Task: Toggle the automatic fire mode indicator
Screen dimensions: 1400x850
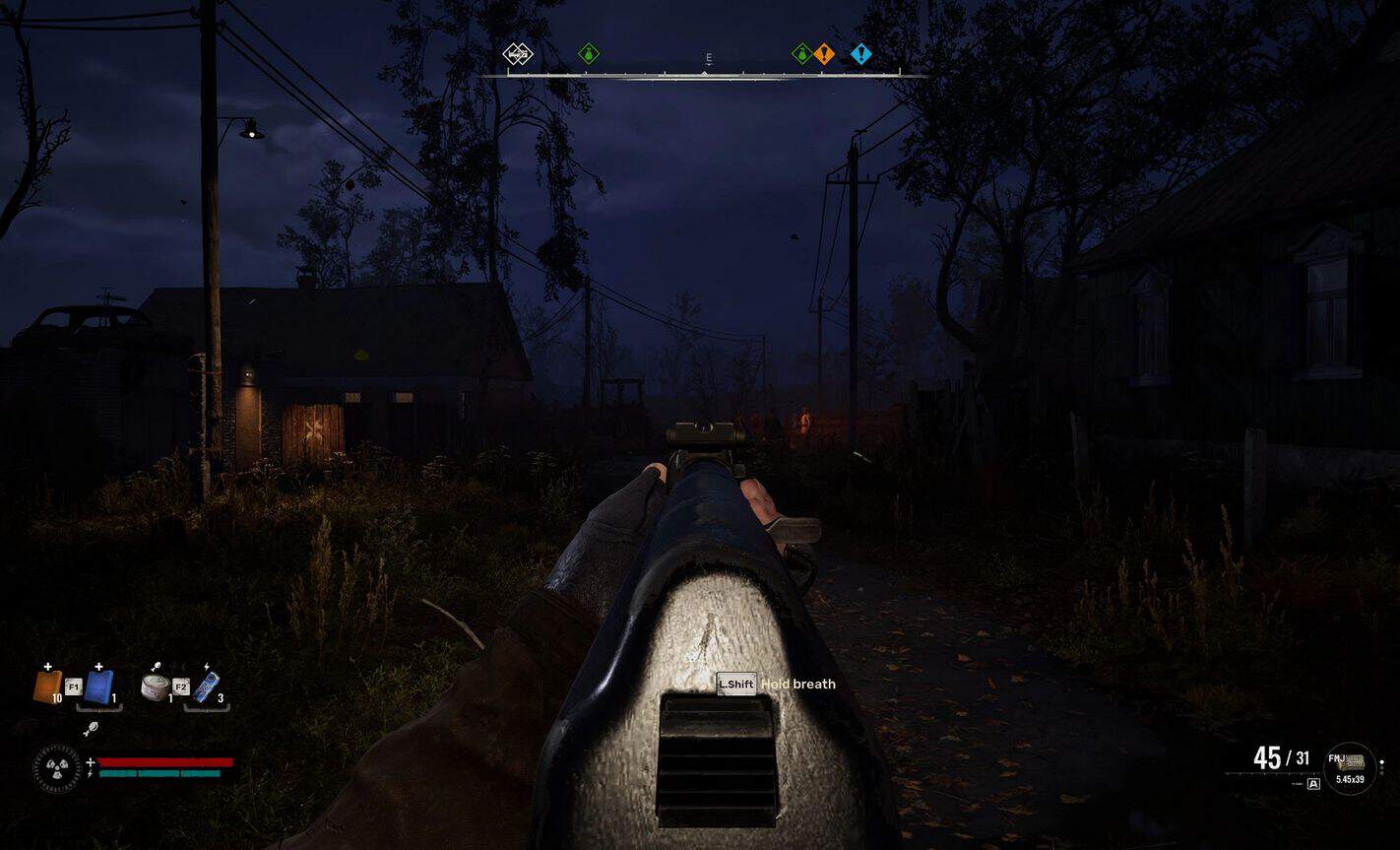Action: (x=1313, y=784)
